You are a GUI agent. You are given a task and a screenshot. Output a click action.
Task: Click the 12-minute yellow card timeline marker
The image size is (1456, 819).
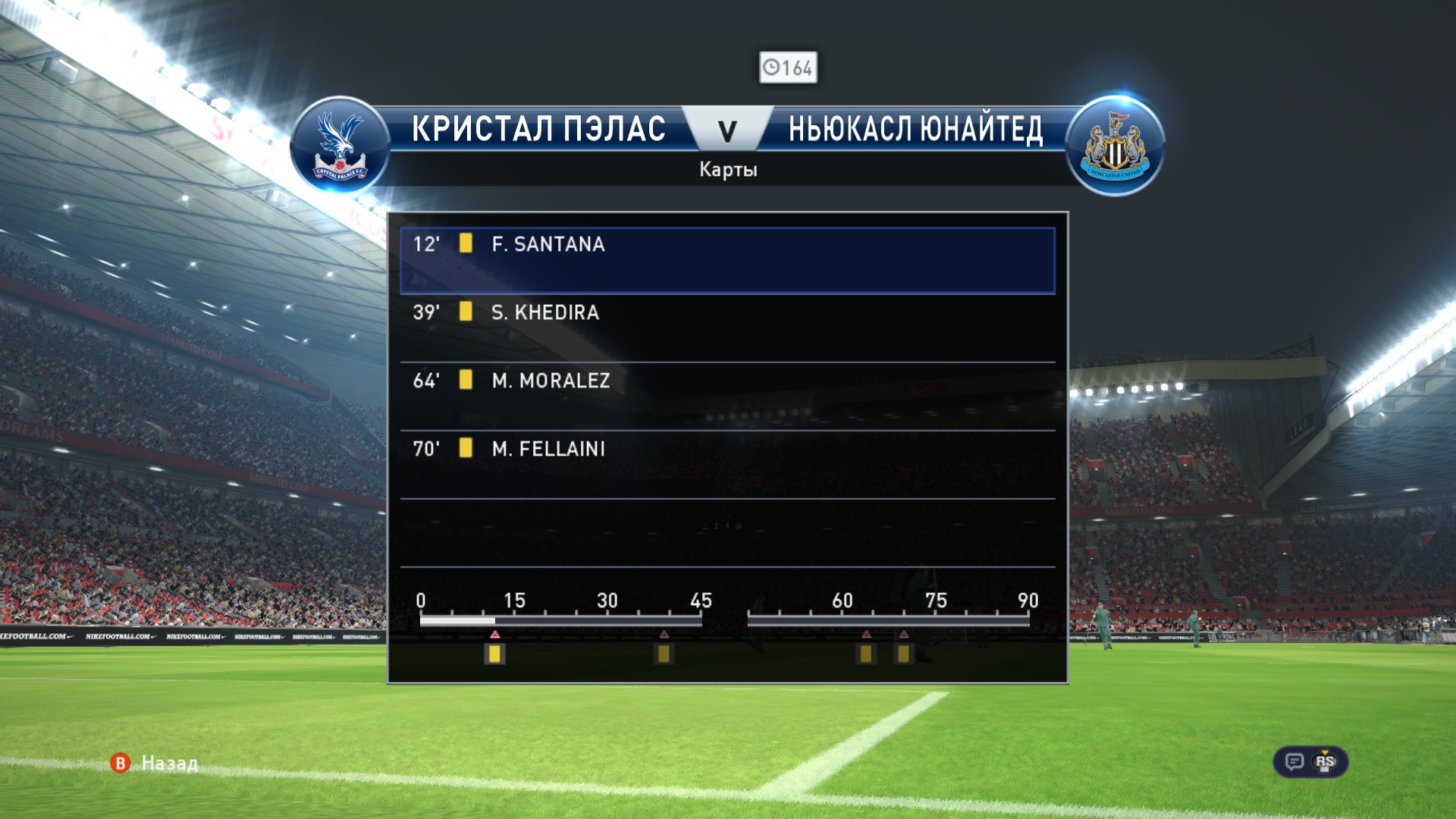494,654
